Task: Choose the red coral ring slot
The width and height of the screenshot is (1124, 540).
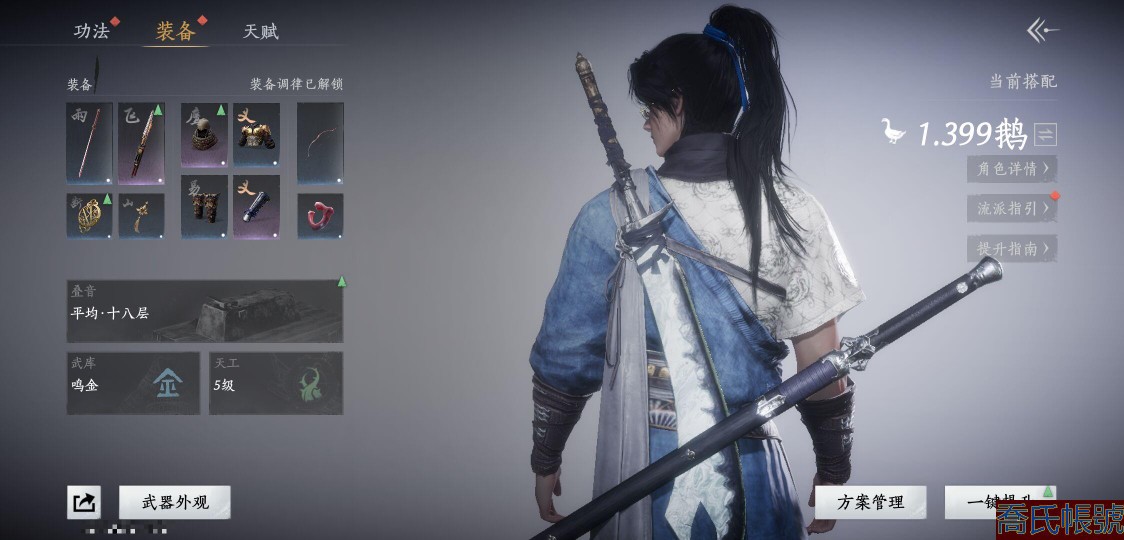Action: click(320, 215)
